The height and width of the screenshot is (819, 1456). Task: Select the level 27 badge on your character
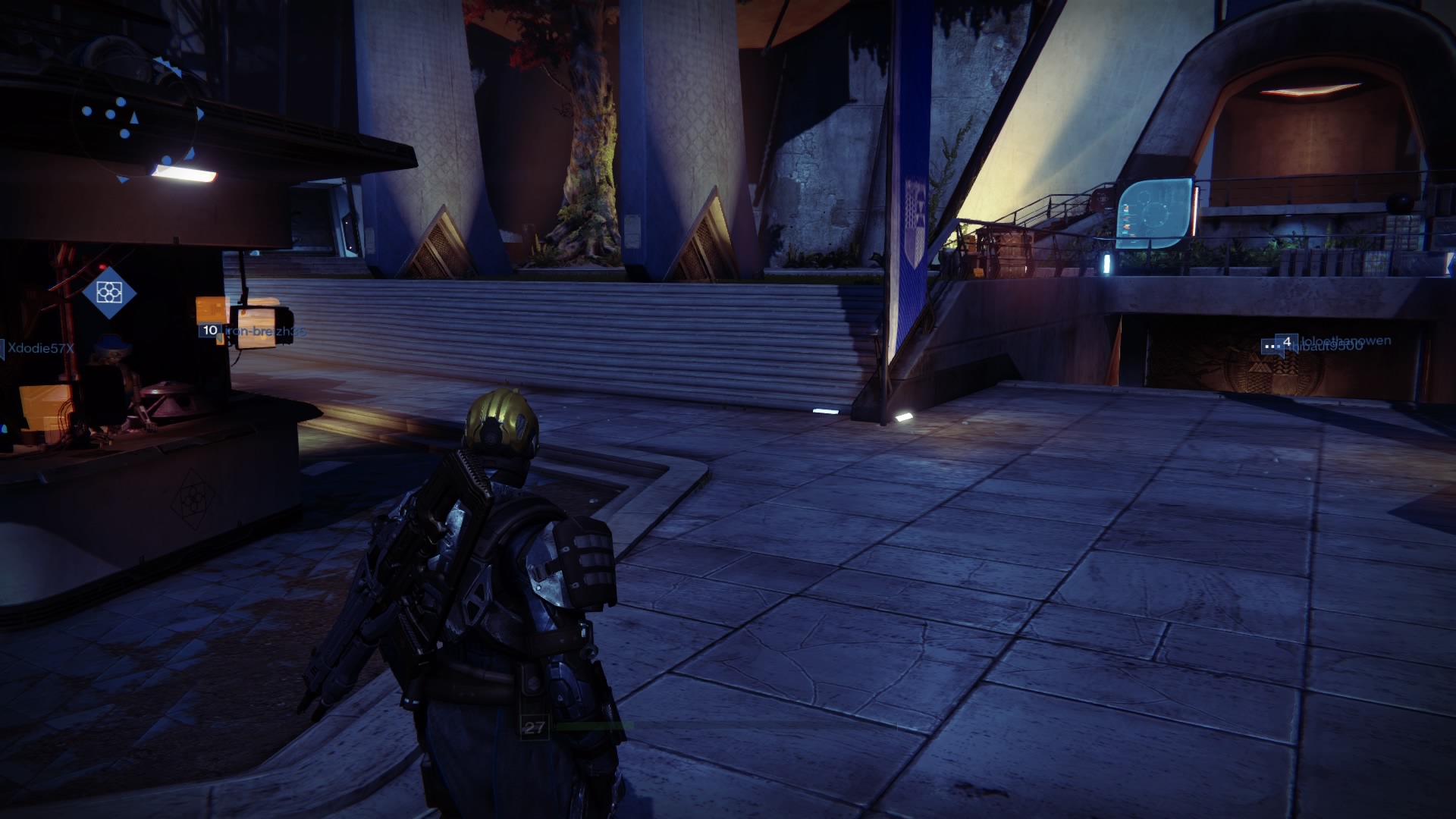534,728
